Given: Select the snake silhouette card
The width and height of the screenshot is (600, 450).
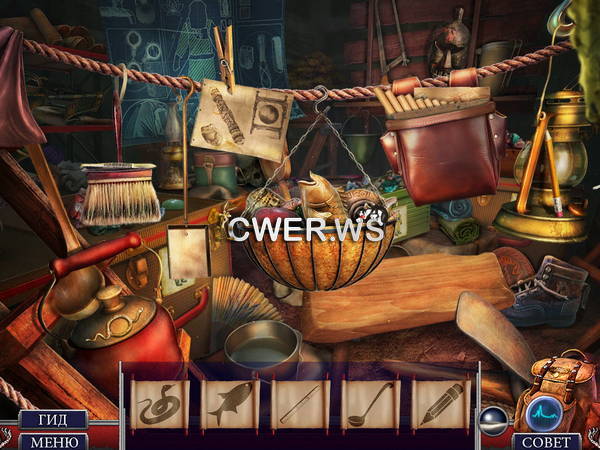Looking at the screenshot, I should click(161, 404).
